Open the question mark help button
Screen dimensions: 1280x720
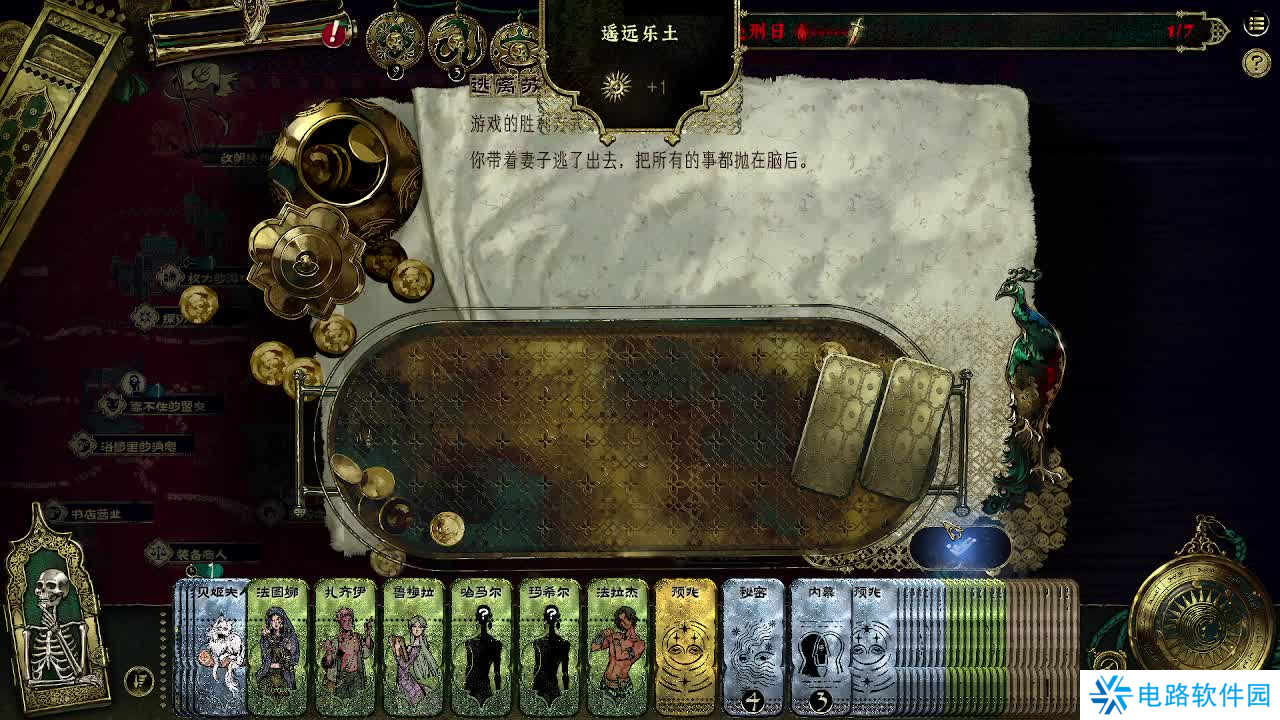point(1256,63)
